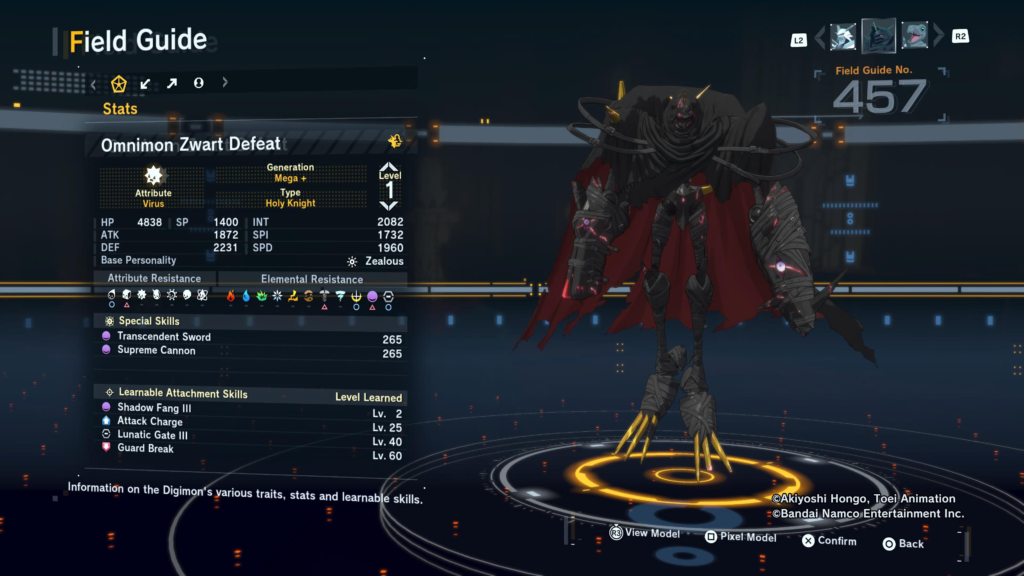Choose the Lunatic Gate III attachment skill
This screenshot has height=576, width=1024.
coord(152,435)
